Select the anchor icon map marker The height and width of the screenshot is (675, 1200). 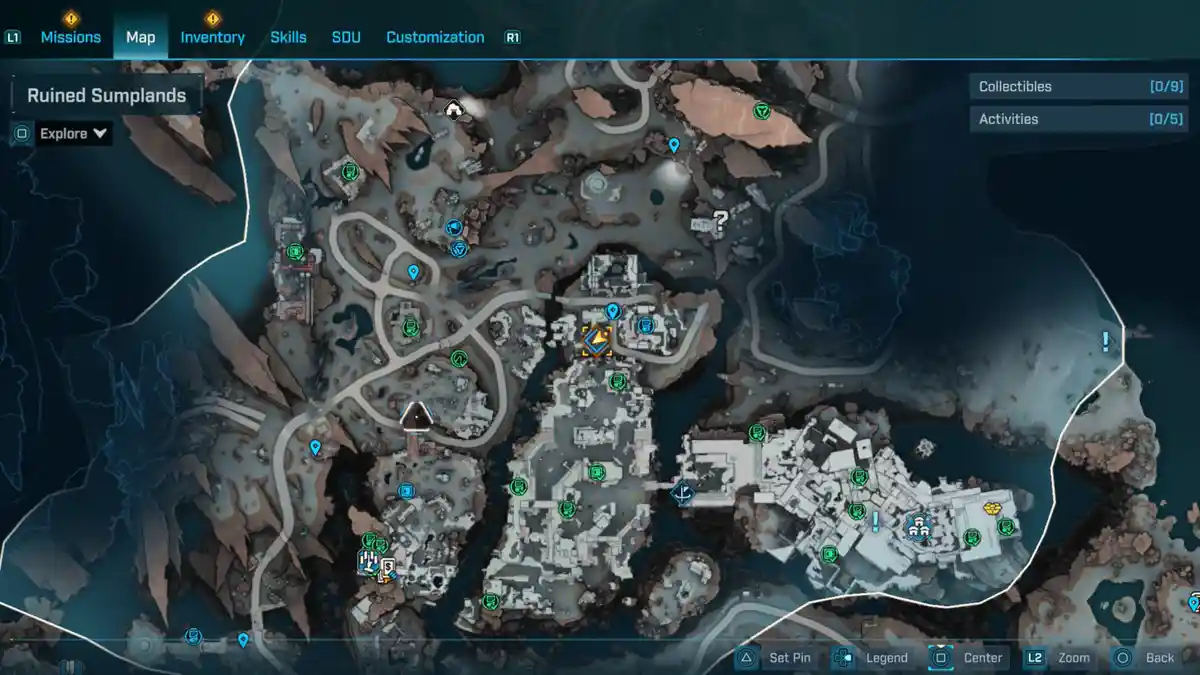coord(684,492)
